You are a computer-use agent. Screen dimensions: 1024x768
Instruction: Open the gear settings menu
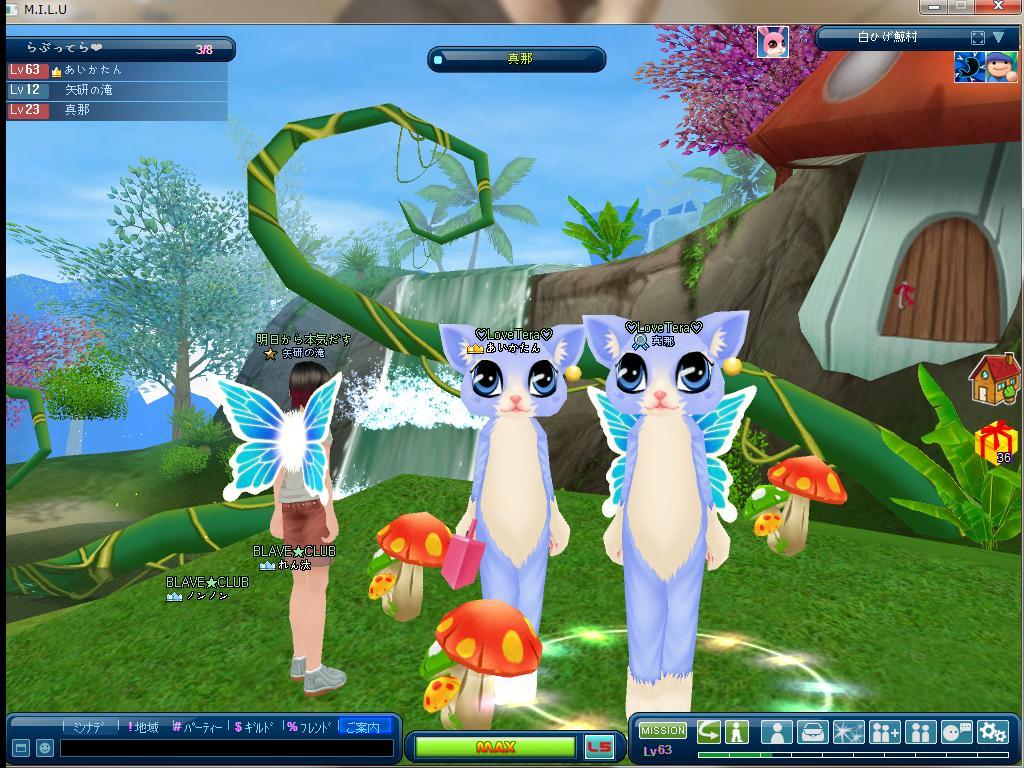pos(992,731)
